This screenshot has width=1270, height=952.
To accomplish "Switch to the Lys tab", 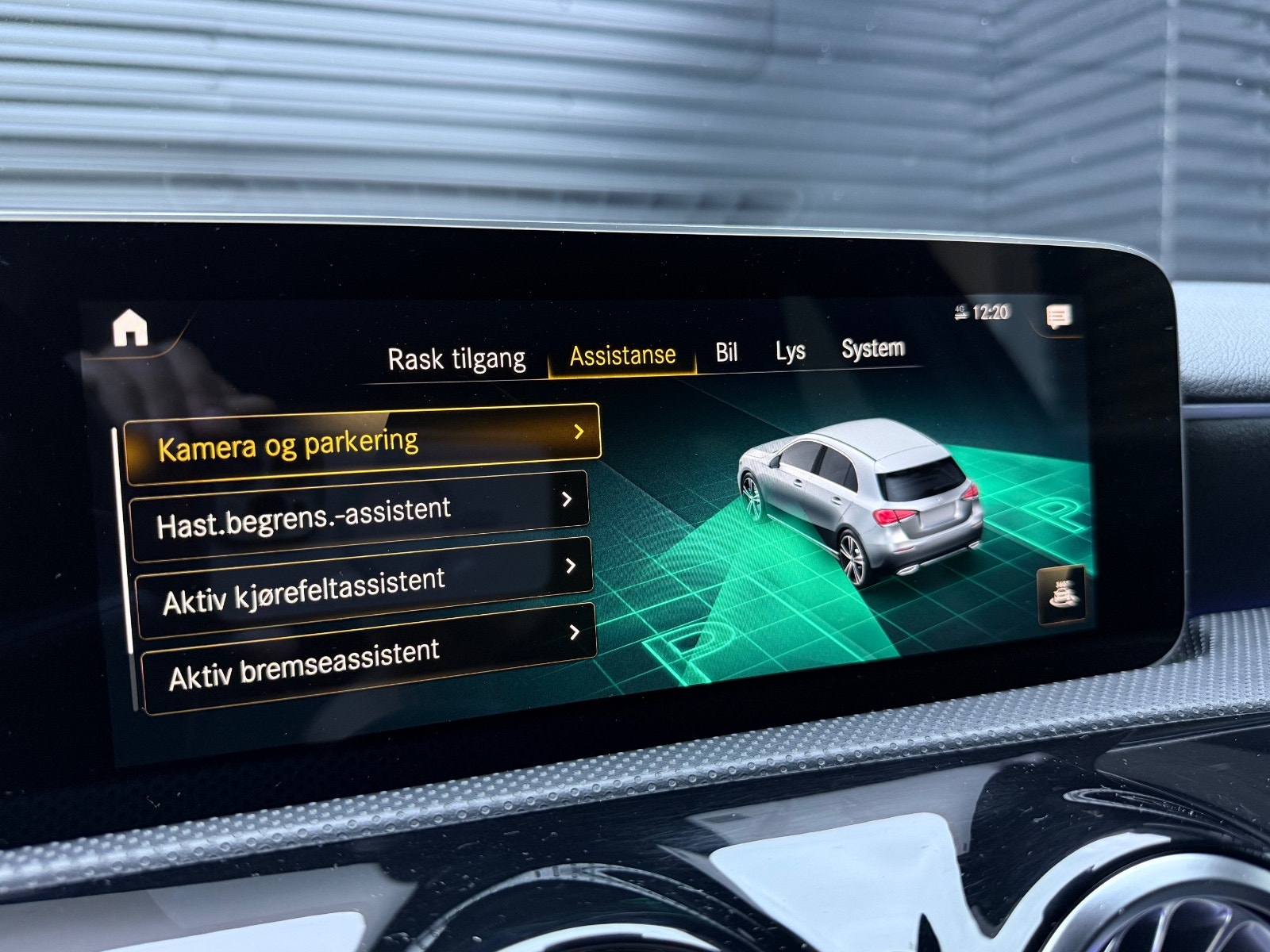I will (x=791, y=352).
